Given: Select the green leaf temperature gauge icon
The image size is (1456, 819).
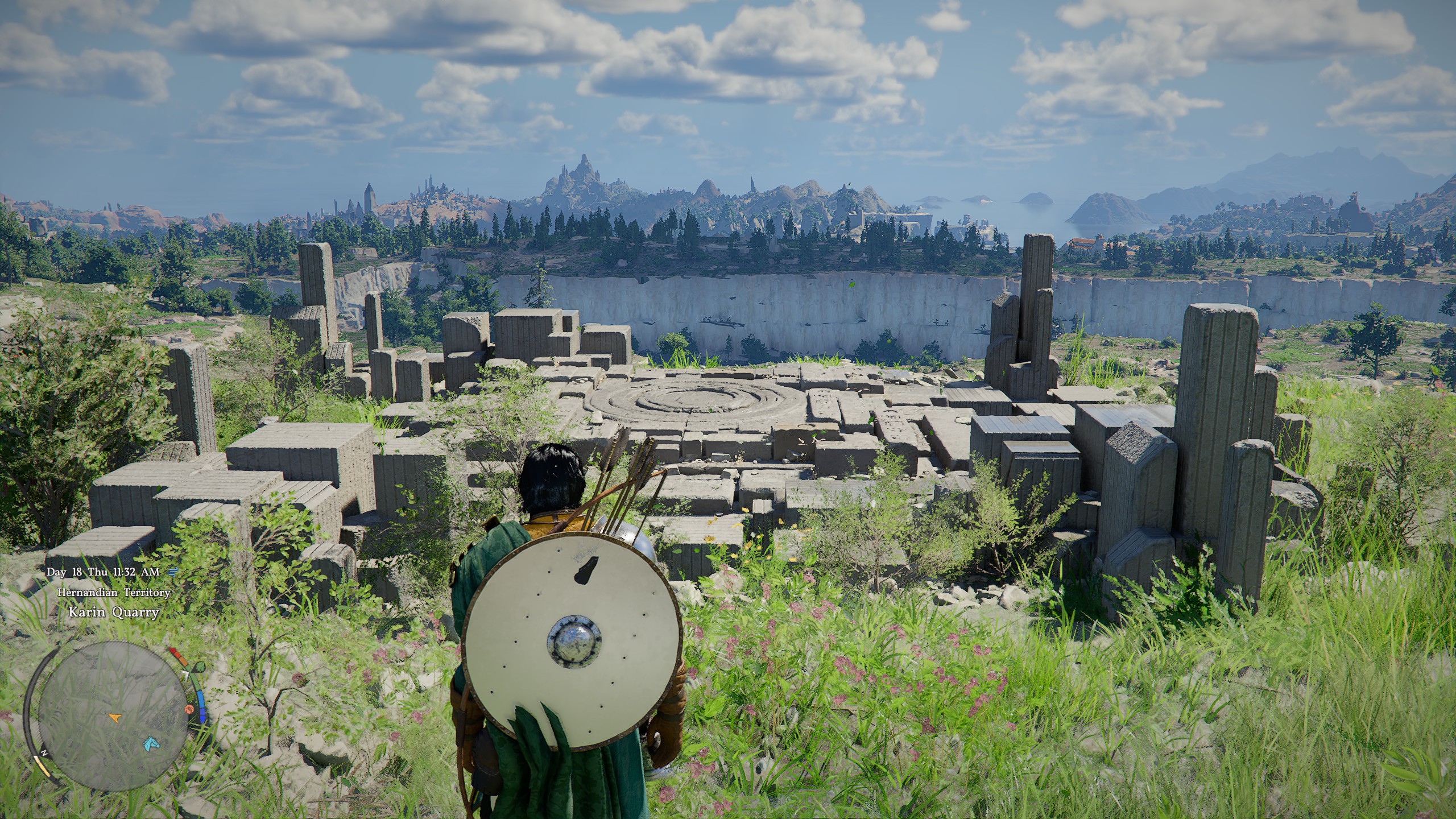Looking at the screenshot, I should 199,666.
